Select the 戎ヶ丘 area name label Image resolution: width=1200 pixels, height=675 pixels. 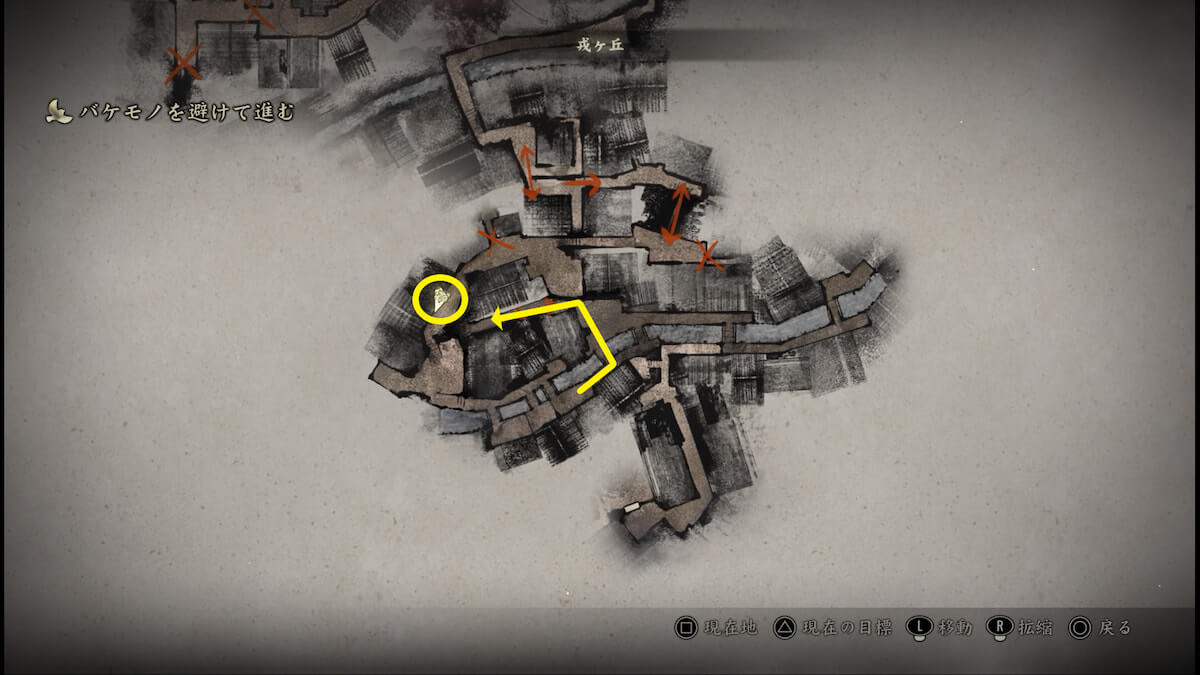click(601, 43)
